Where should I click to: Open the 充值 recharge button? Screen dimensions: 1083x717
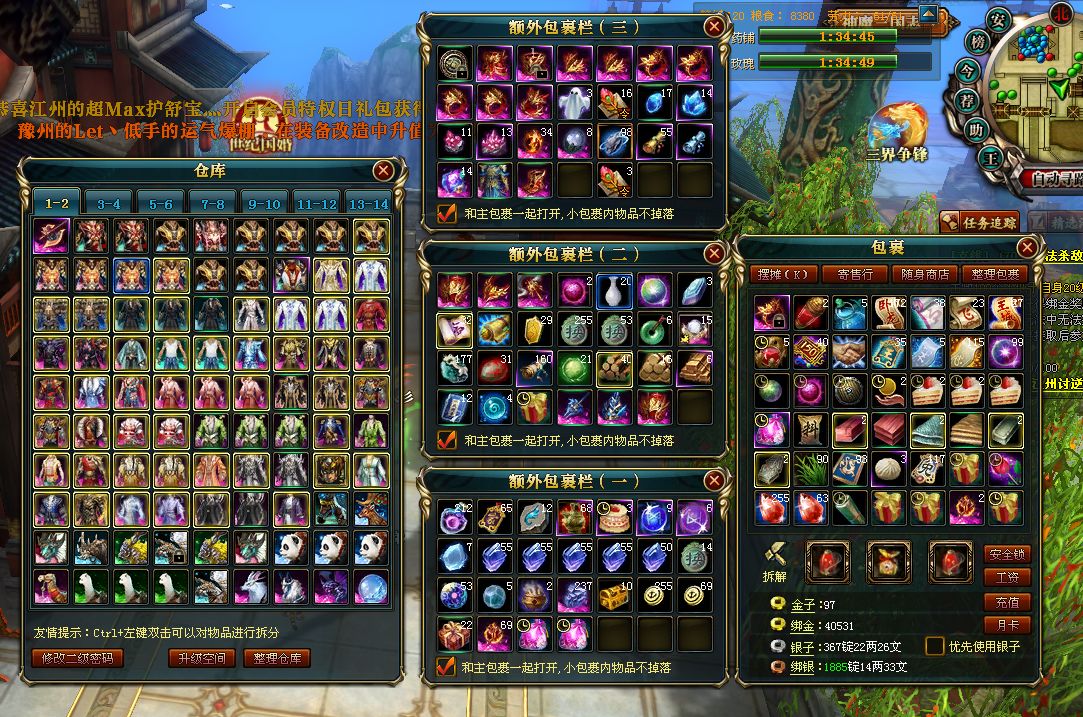click(1007, 602)
